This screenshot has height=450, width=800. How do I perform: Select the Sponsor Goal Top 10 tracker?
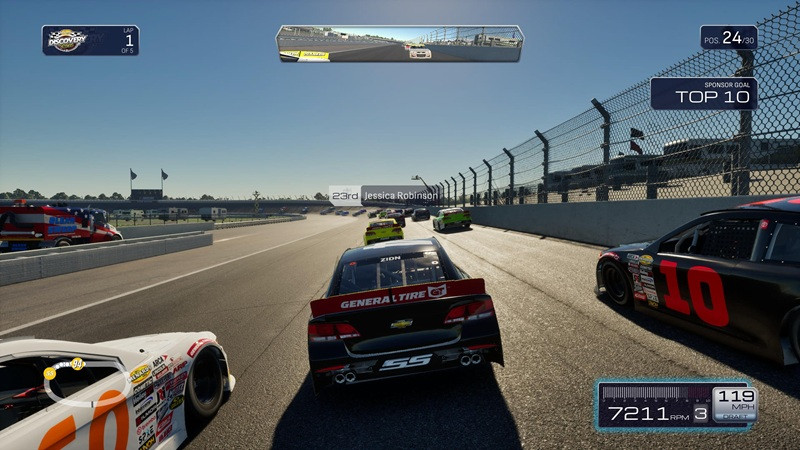coord(703,93)
